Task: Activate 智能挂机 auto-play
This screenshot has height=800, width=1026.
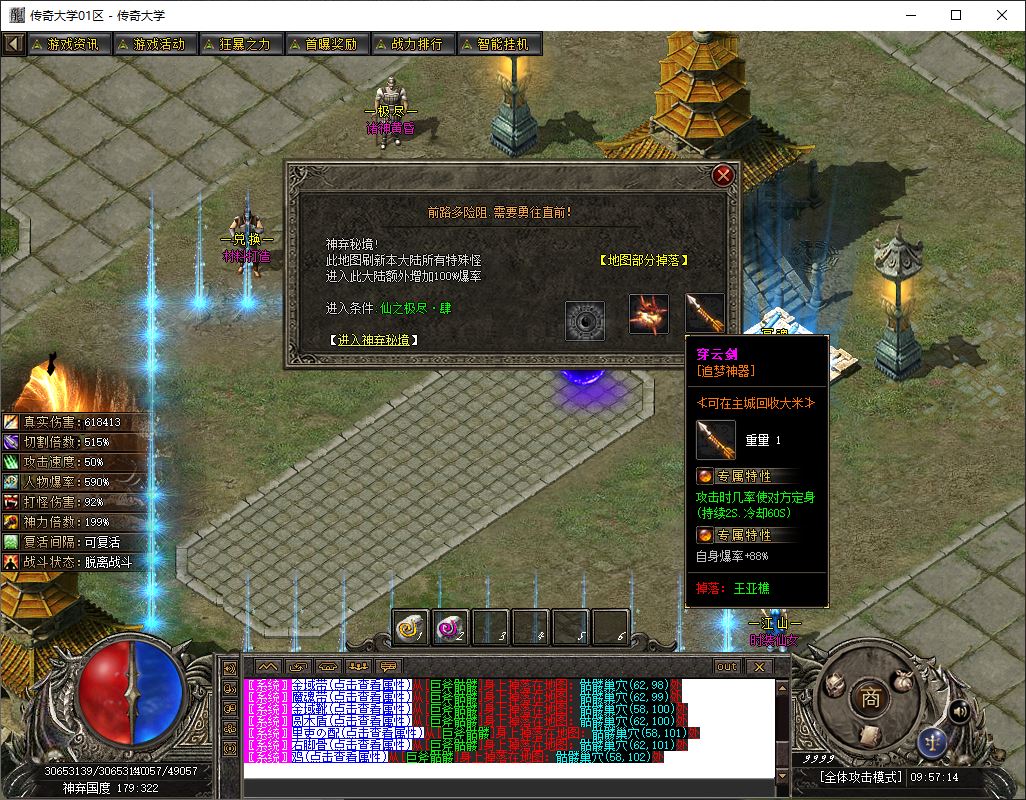Action: [x=498, y=44]
